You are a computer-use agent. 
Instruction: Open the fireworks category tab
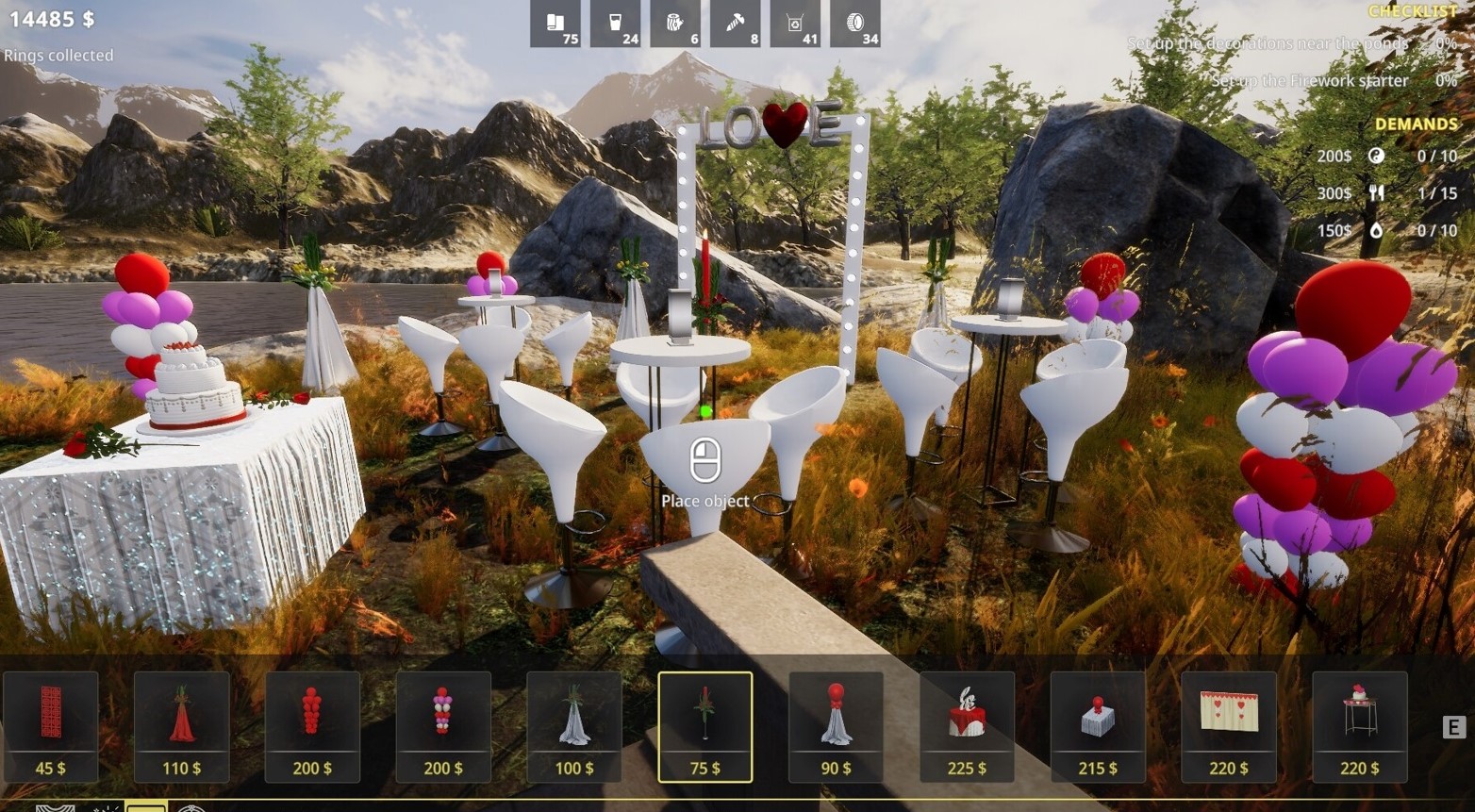pyautogui.click(x=107, y=806)
